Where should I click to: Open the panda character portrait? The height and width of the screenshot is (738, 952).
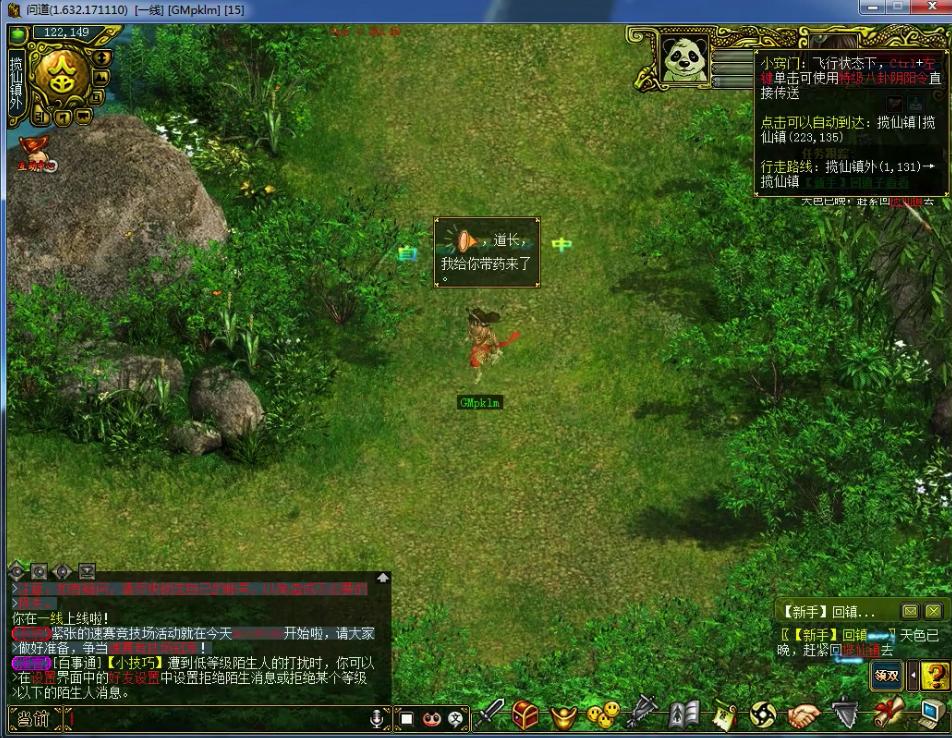684,58
